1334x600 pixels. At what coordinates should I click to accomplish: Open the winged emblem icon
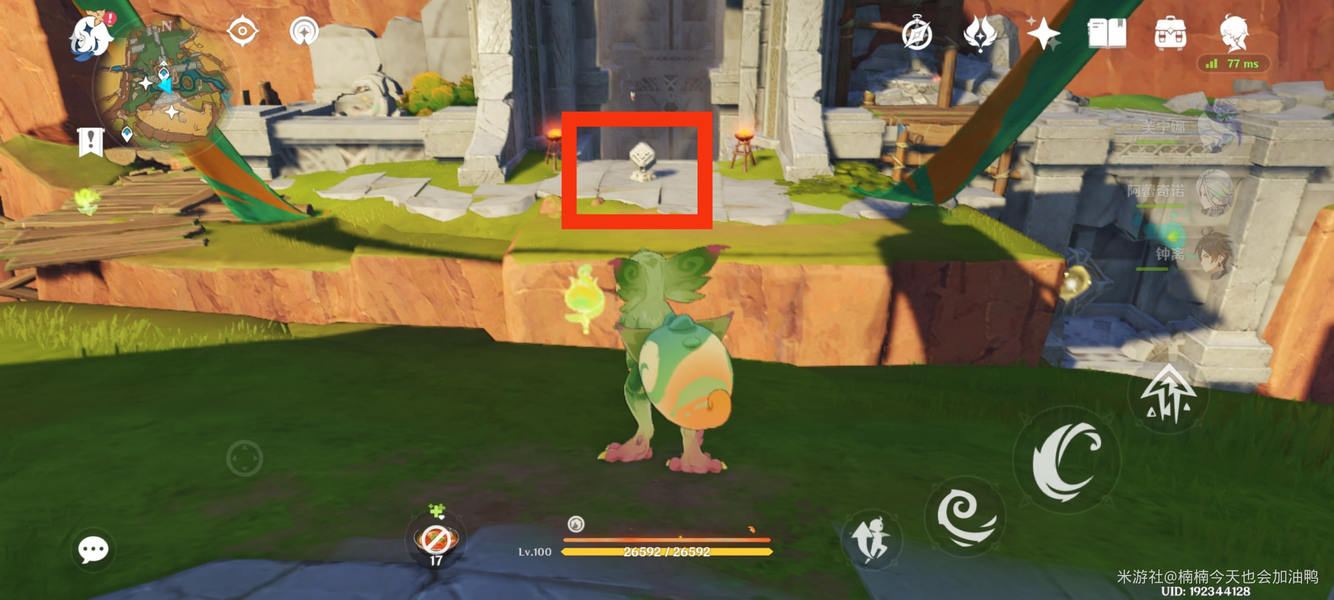[x=980, y=34]
